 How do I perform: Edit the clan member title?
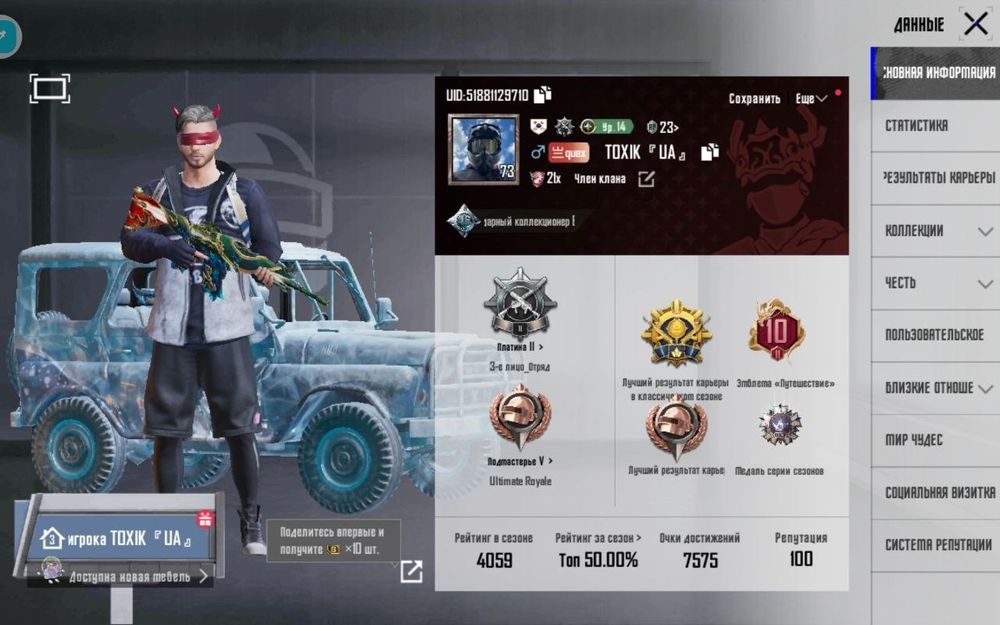[646, 179]
